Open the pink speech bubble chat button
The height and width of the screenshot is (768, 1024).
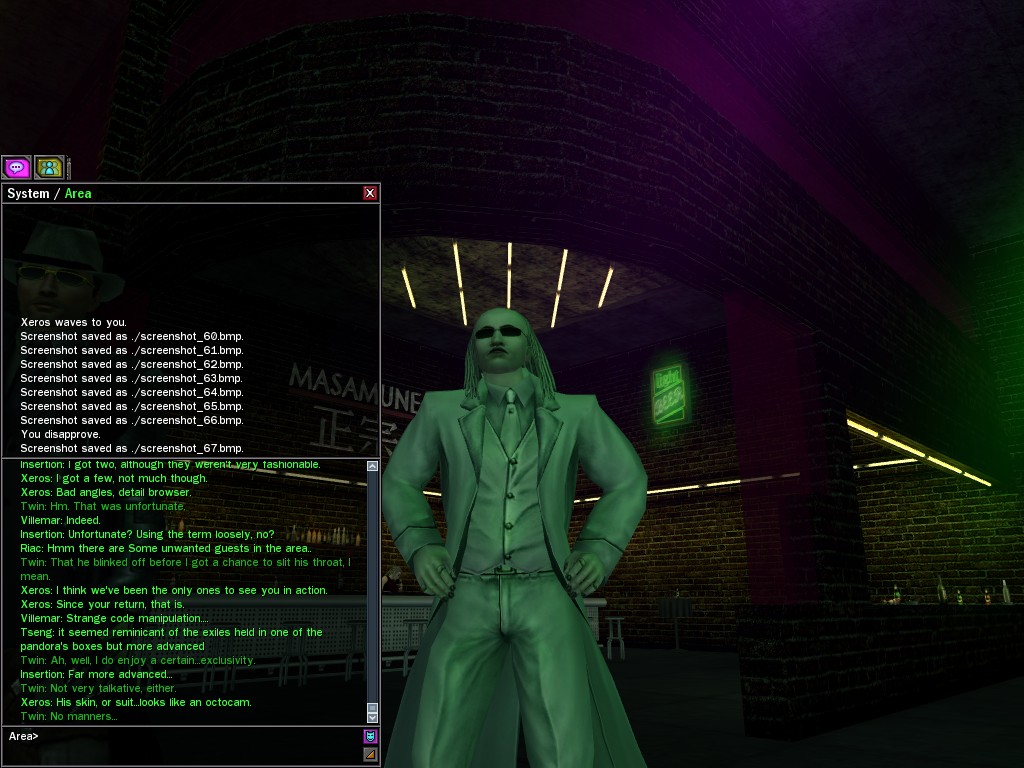pyautogui.click(x=17, y=167)
